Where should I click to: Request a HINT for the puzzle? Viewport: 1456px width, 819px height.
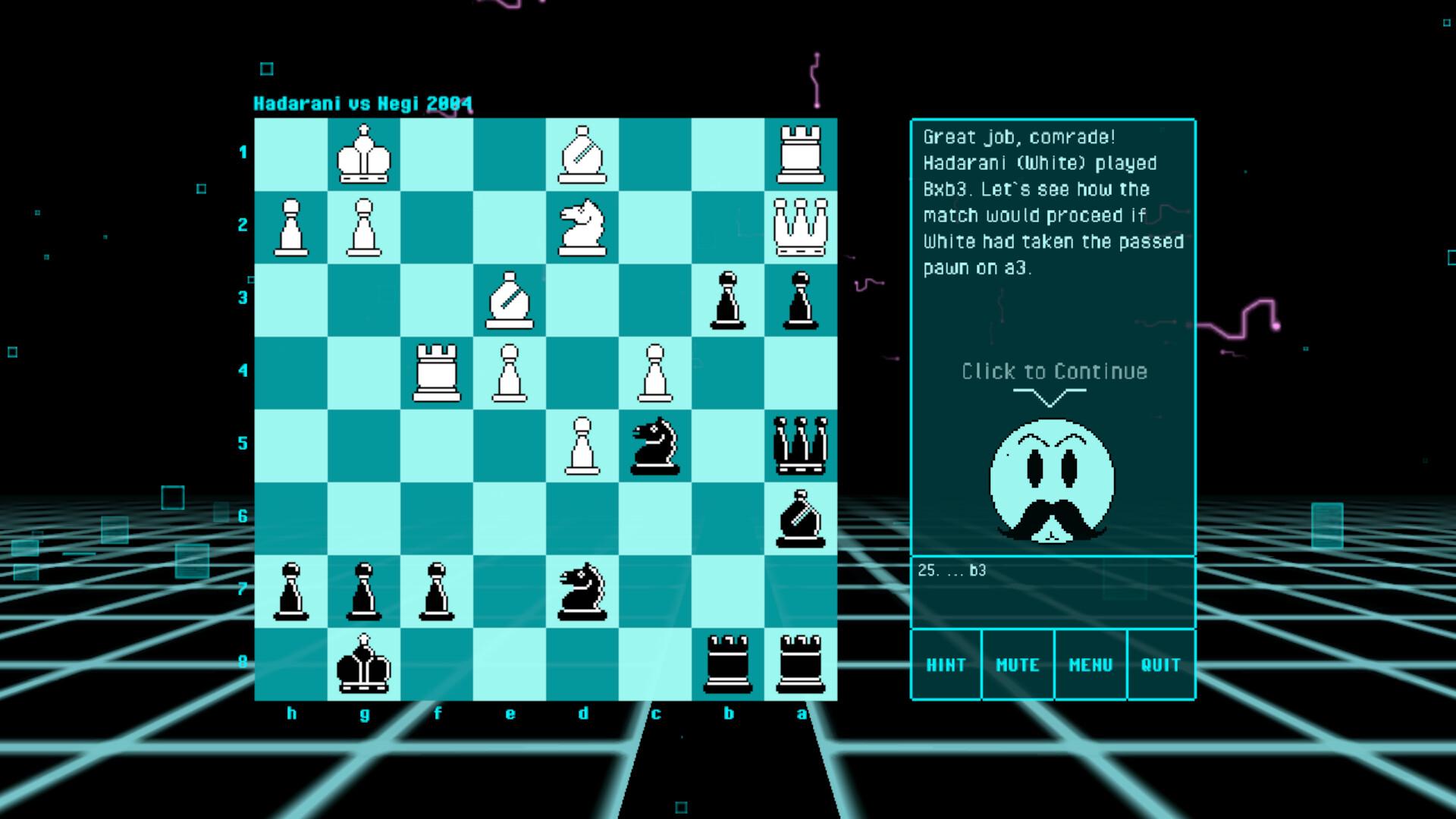pyautogui.click(x=946, y=665)
